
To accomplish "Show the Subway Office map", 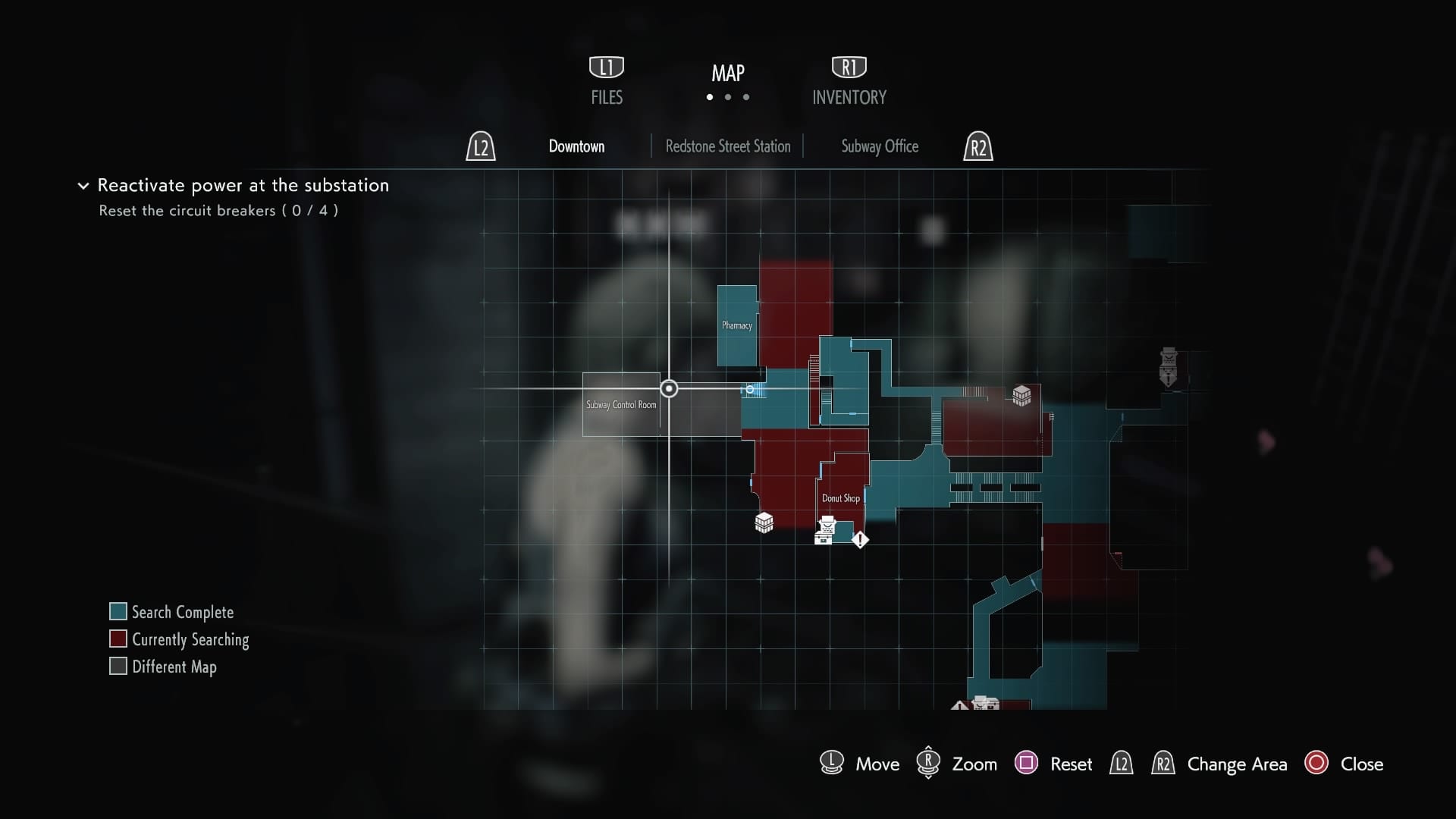I will point(879,146).
